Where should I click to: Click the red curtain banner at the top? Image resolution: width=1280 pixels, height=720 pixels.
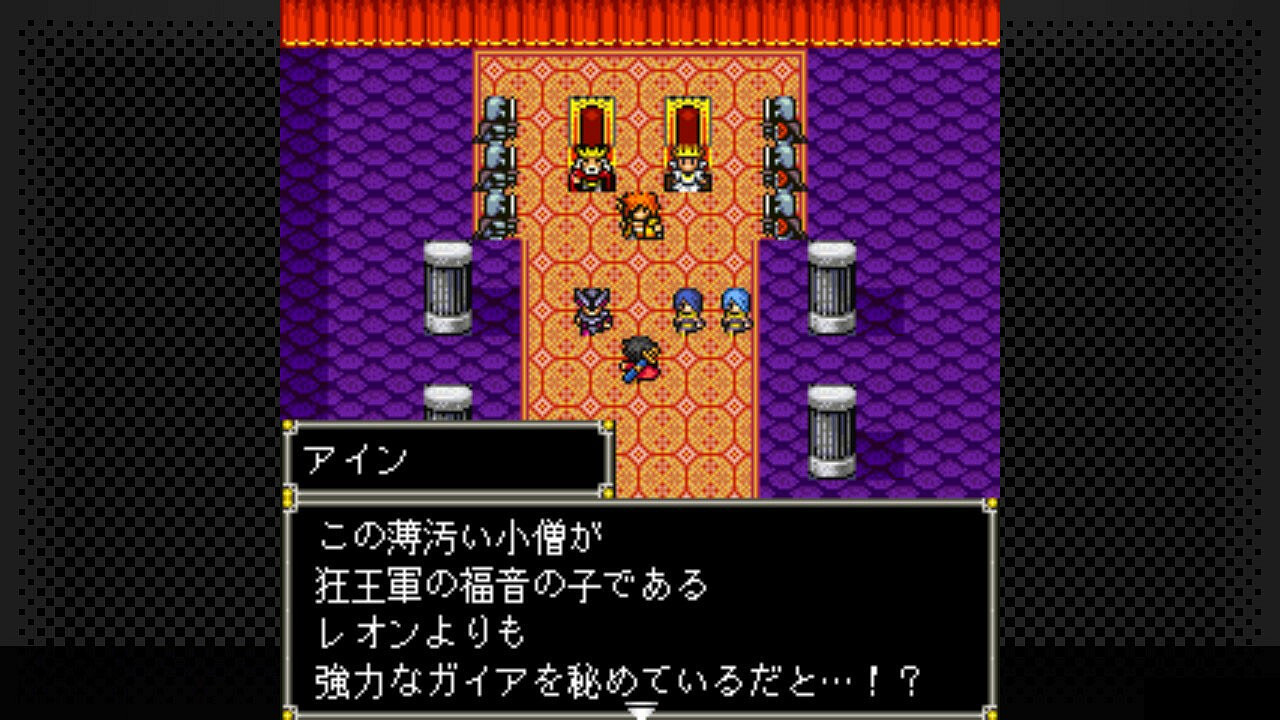coord(640,20)
